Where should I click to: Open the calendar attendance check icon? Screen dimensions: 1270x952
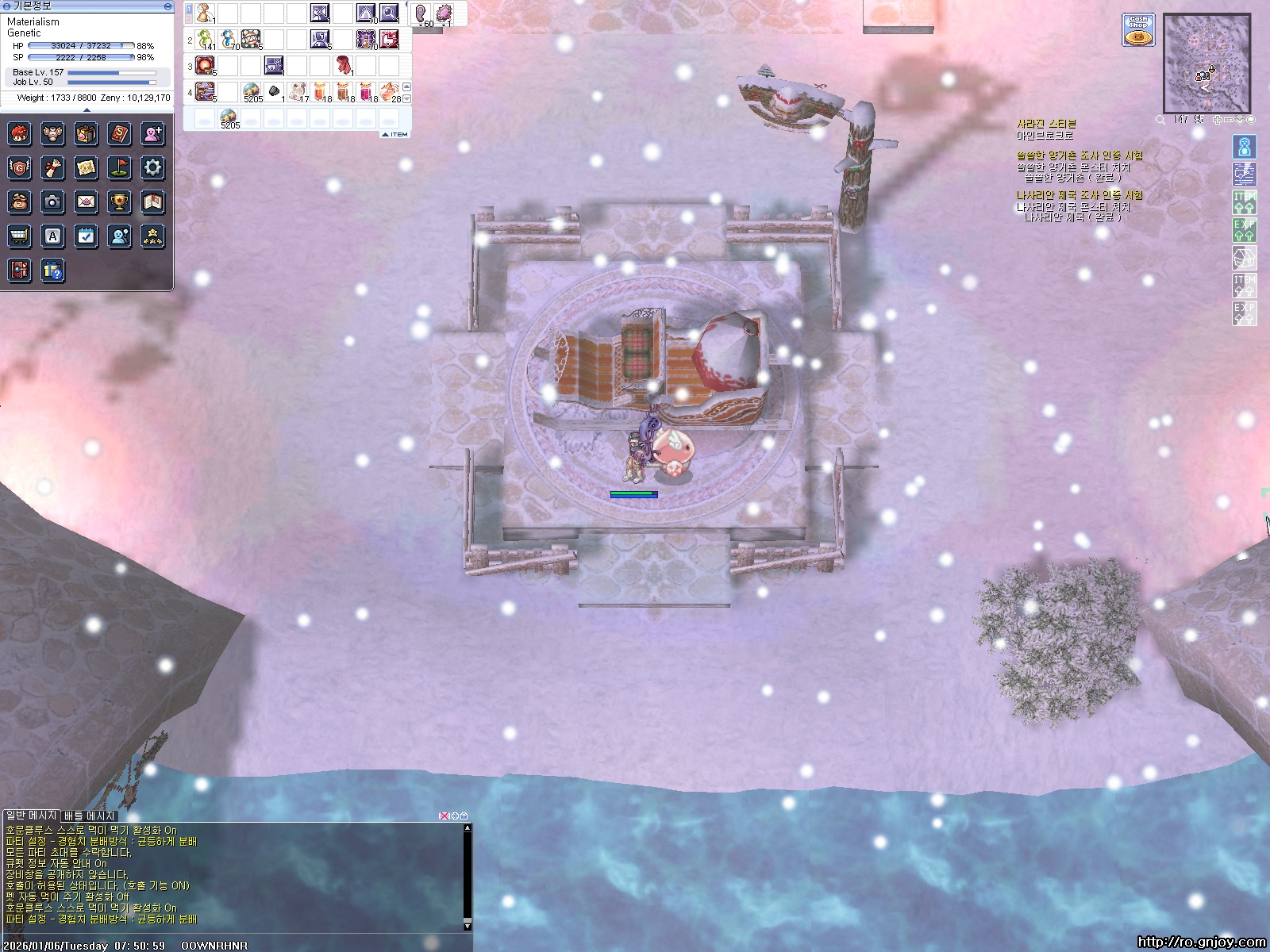(x=86, y=236)
